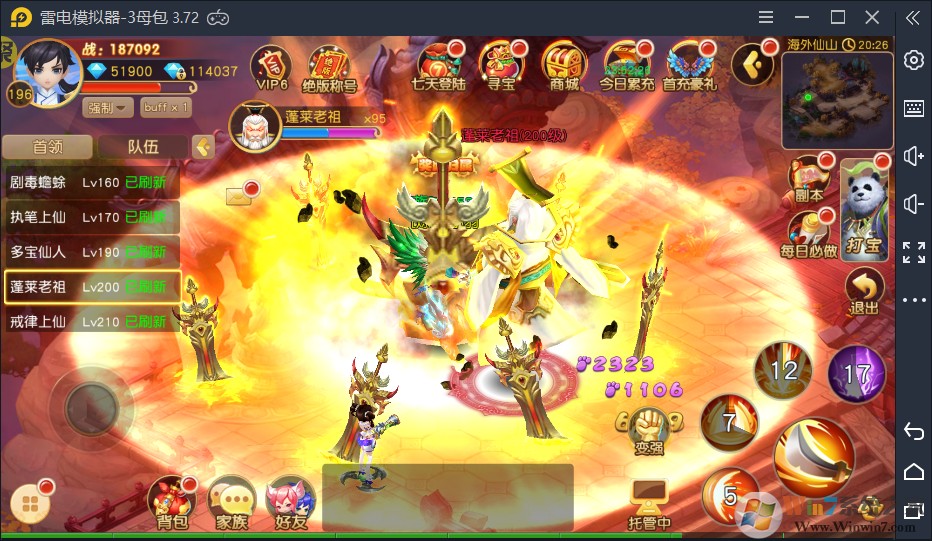932x541 pixels.
Task: Open the 副本 dungeon menu
Action: (x=808, y=180)
